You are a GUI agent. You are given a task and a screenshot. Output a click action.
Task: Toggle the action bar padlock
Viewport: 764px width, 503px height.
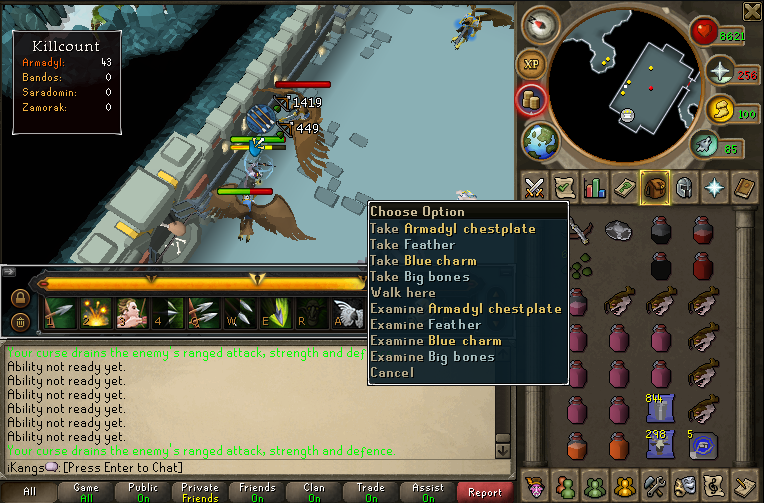click(19, 297)
